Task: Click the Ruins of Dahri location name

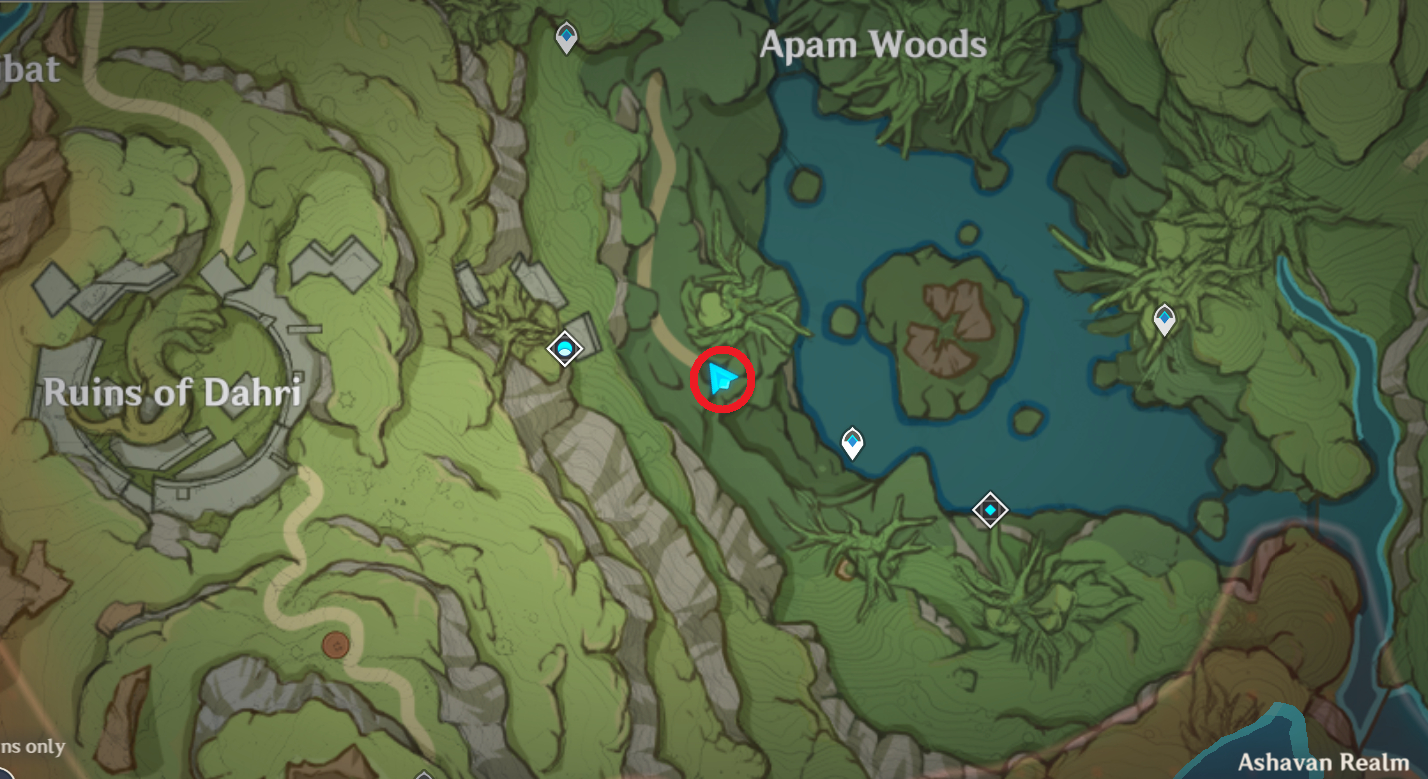Action: tap(172, 393)
